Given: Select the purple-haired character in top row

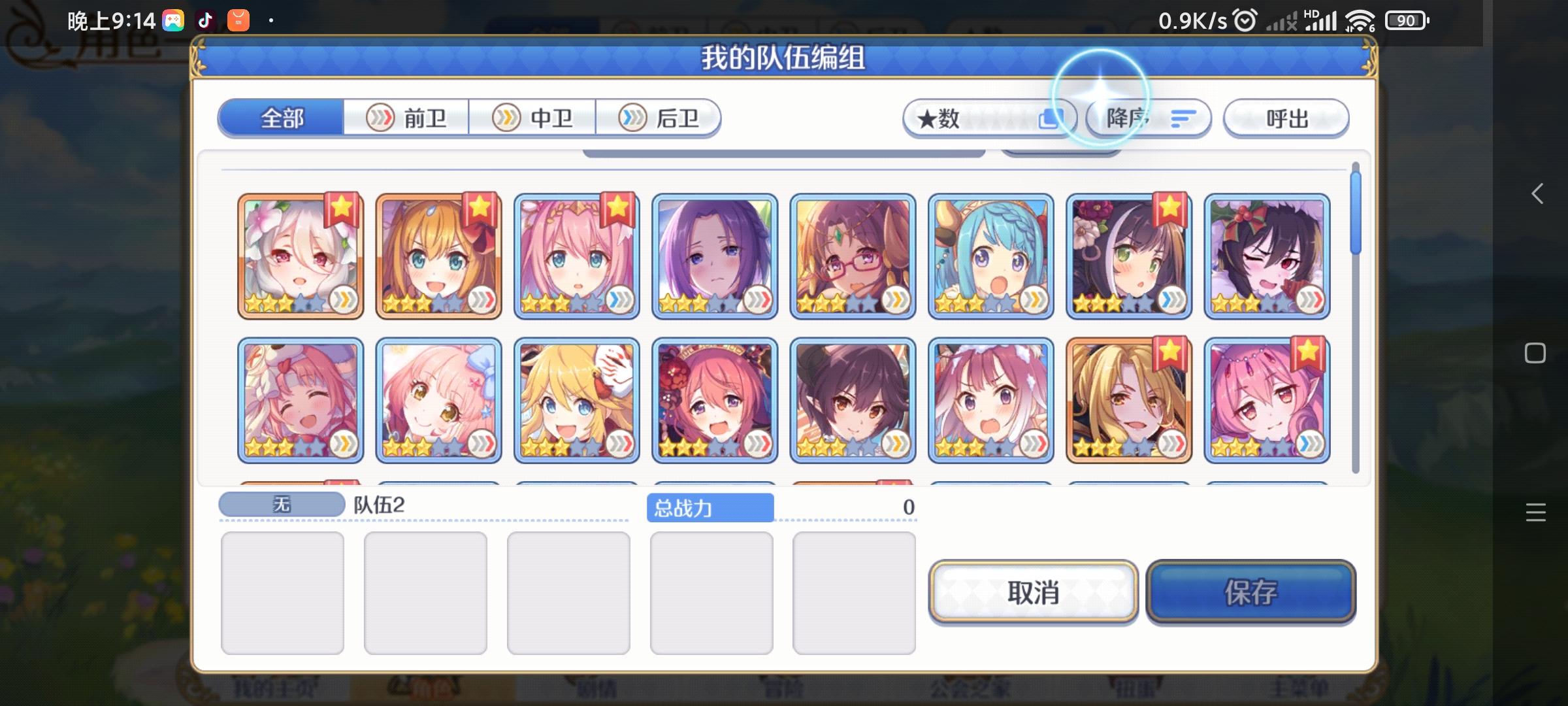Looking at the screenshot, I should [x=715, y=255].
